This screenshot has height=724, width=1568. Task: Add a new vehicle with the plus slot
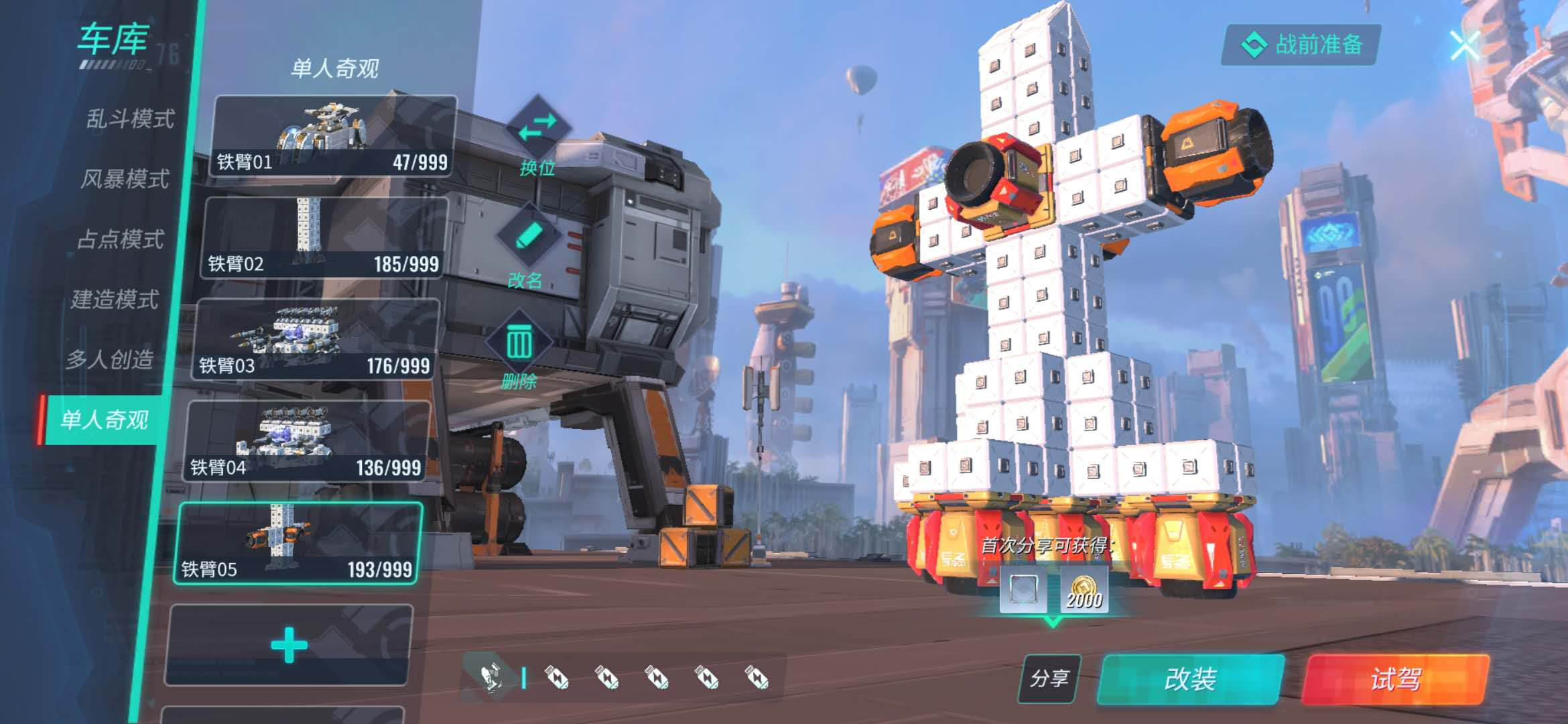click(x=289, y=645)
